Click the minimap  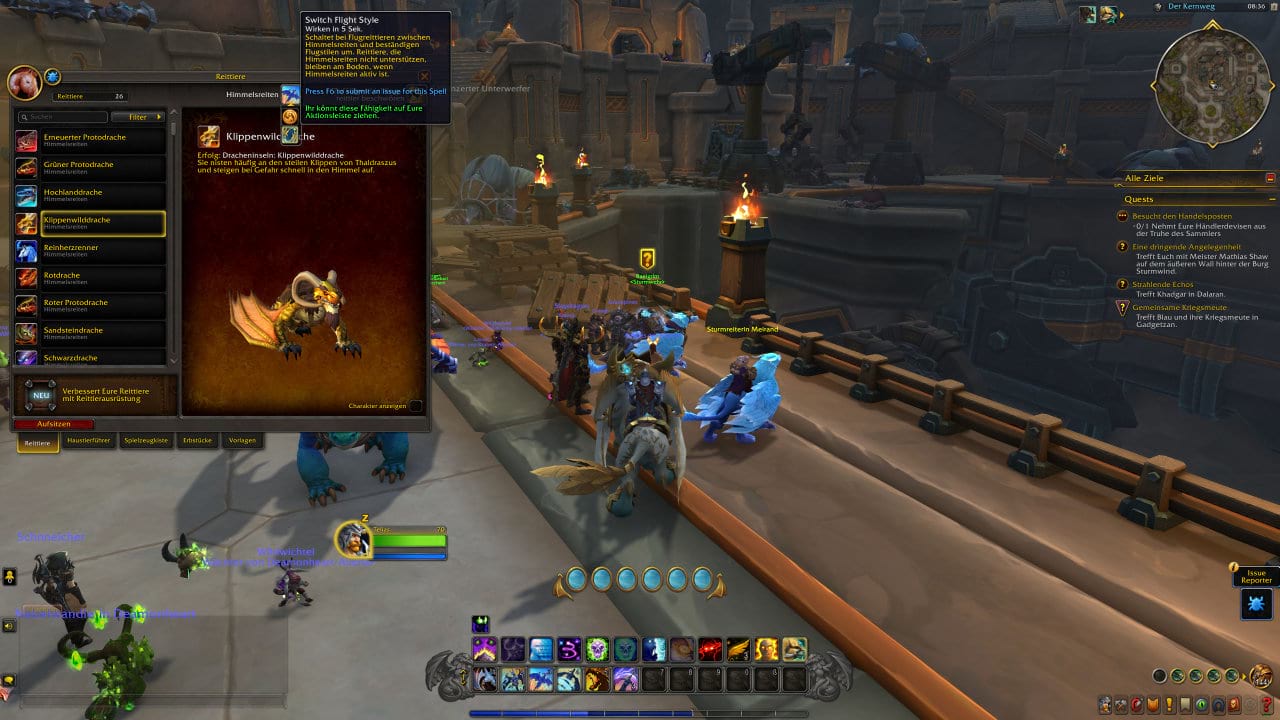point(1214,84)
